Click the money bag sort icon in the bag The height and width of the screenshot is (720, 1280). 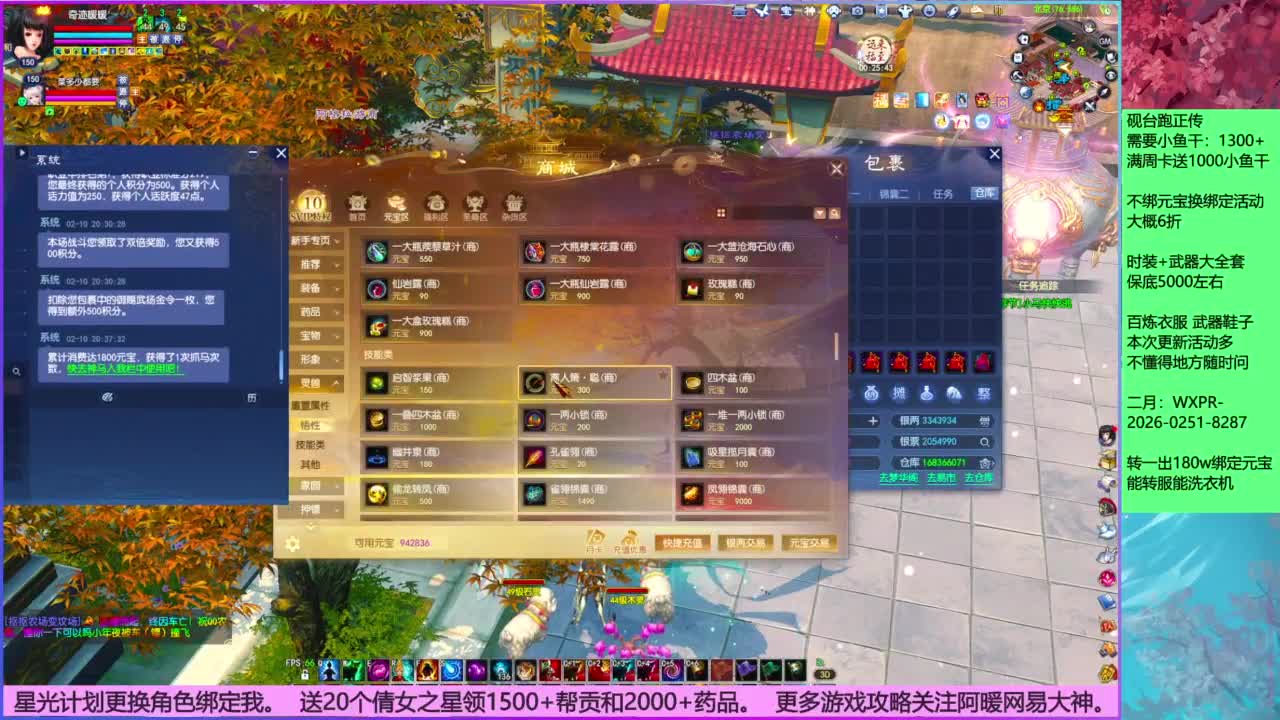tap(870, 392)
